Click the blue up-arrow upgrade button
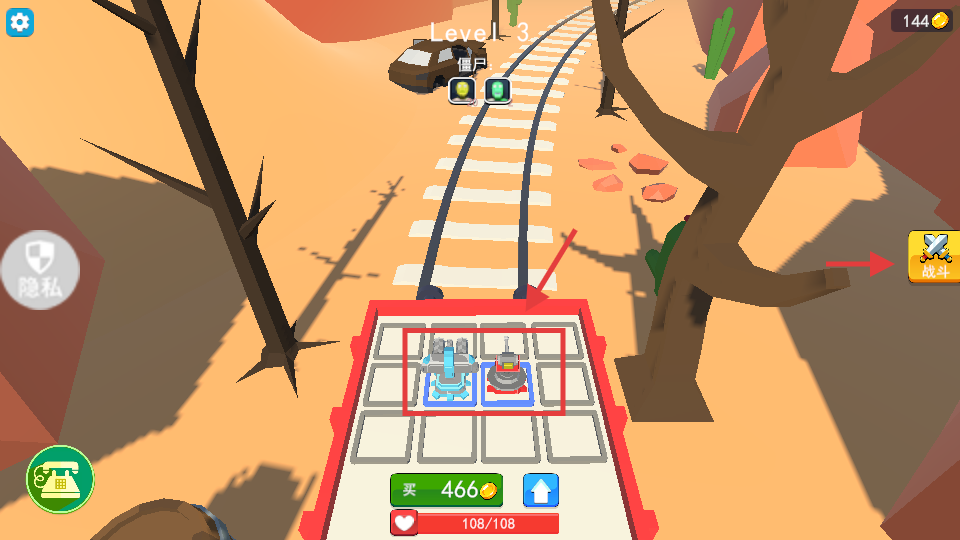960x540 pixels. coord(541,490)
